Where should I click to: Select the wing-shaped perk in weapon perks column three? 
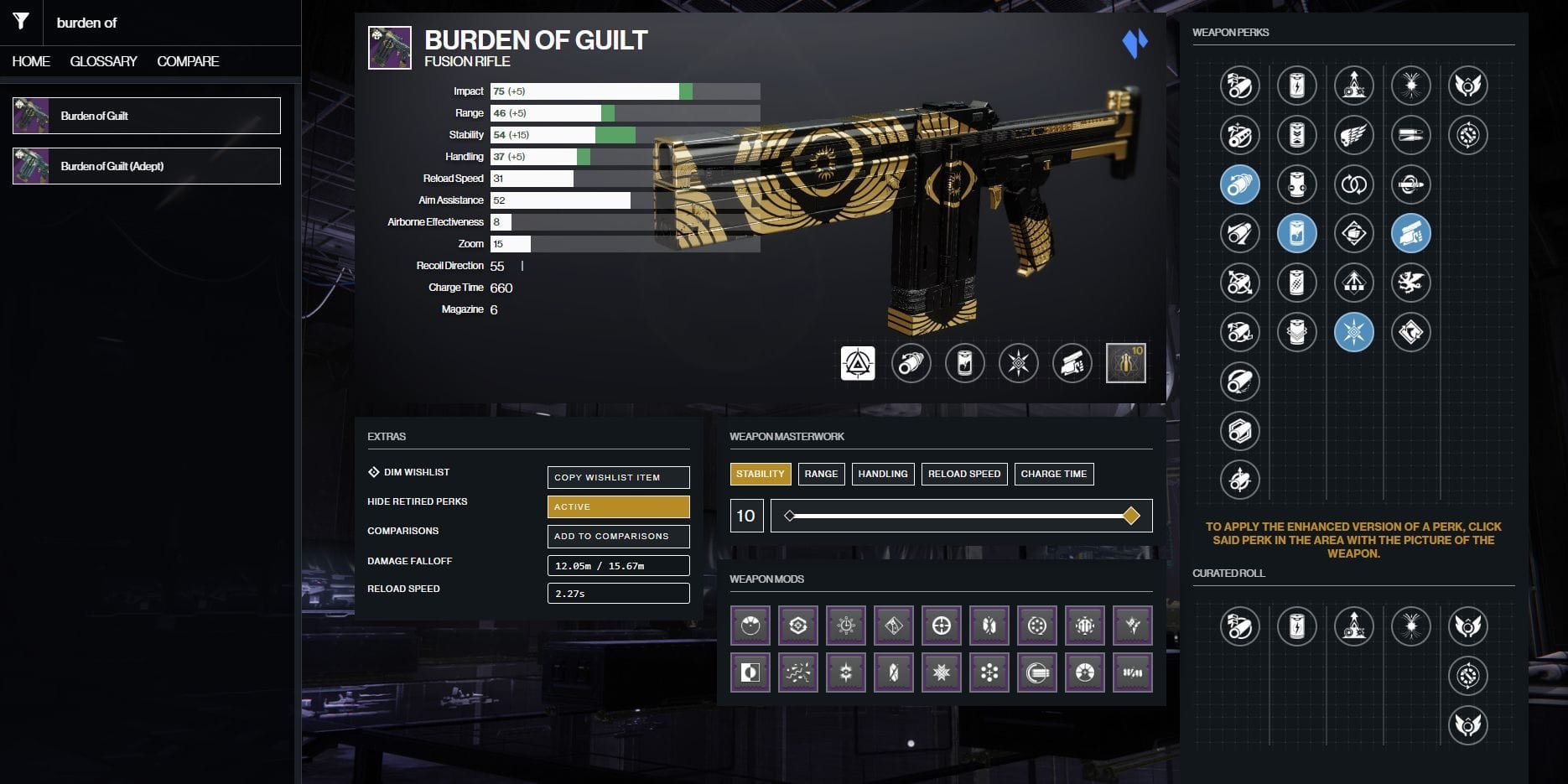coord(1354,134)
